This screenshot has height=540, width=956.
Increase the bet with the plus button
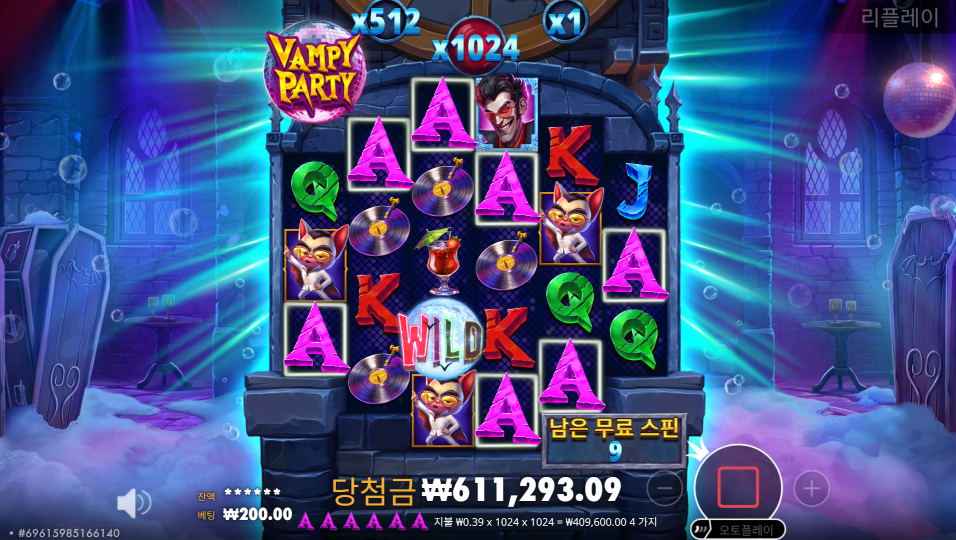(811, 488)
